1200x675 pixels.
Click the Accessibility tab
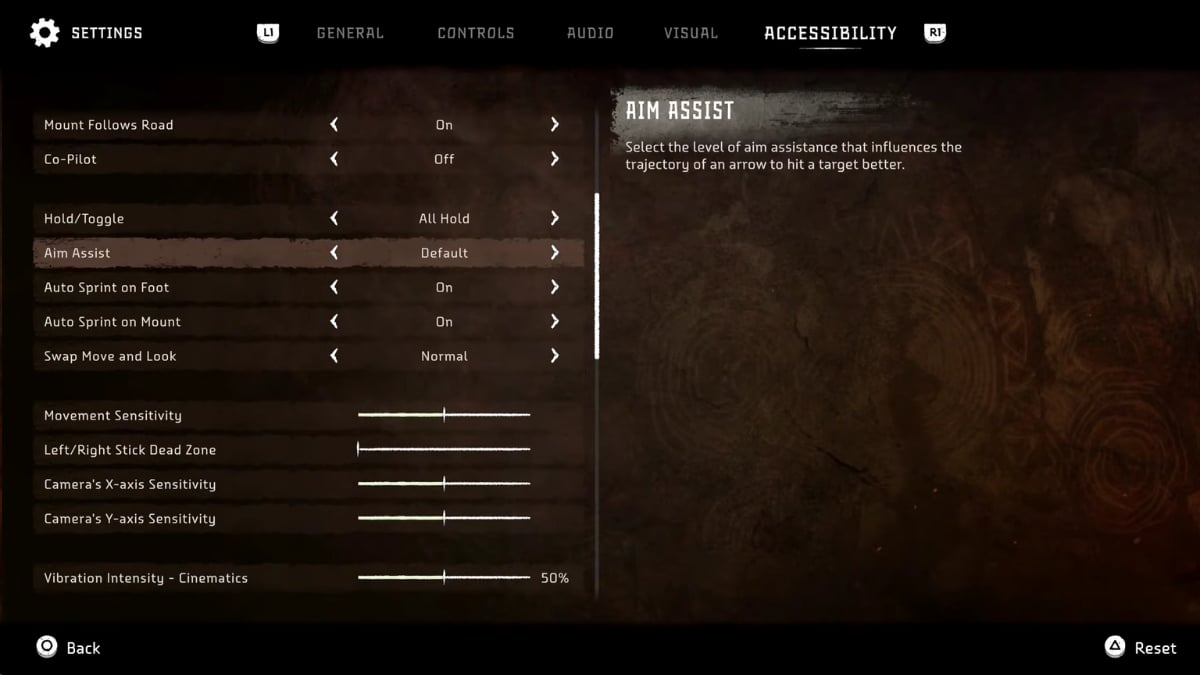830,33
